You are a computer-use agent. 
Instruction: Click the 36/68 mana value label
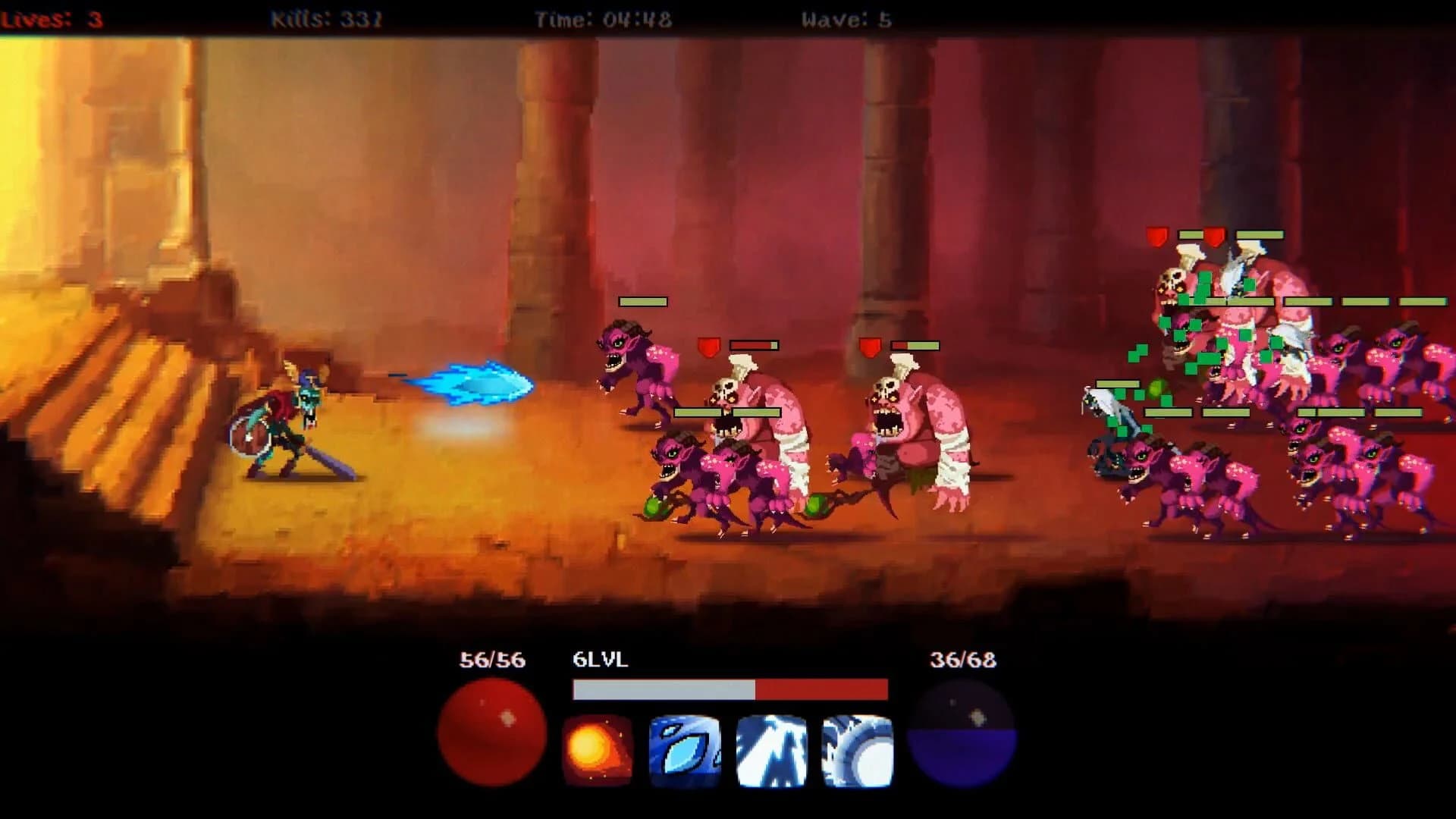coord(963,660)
